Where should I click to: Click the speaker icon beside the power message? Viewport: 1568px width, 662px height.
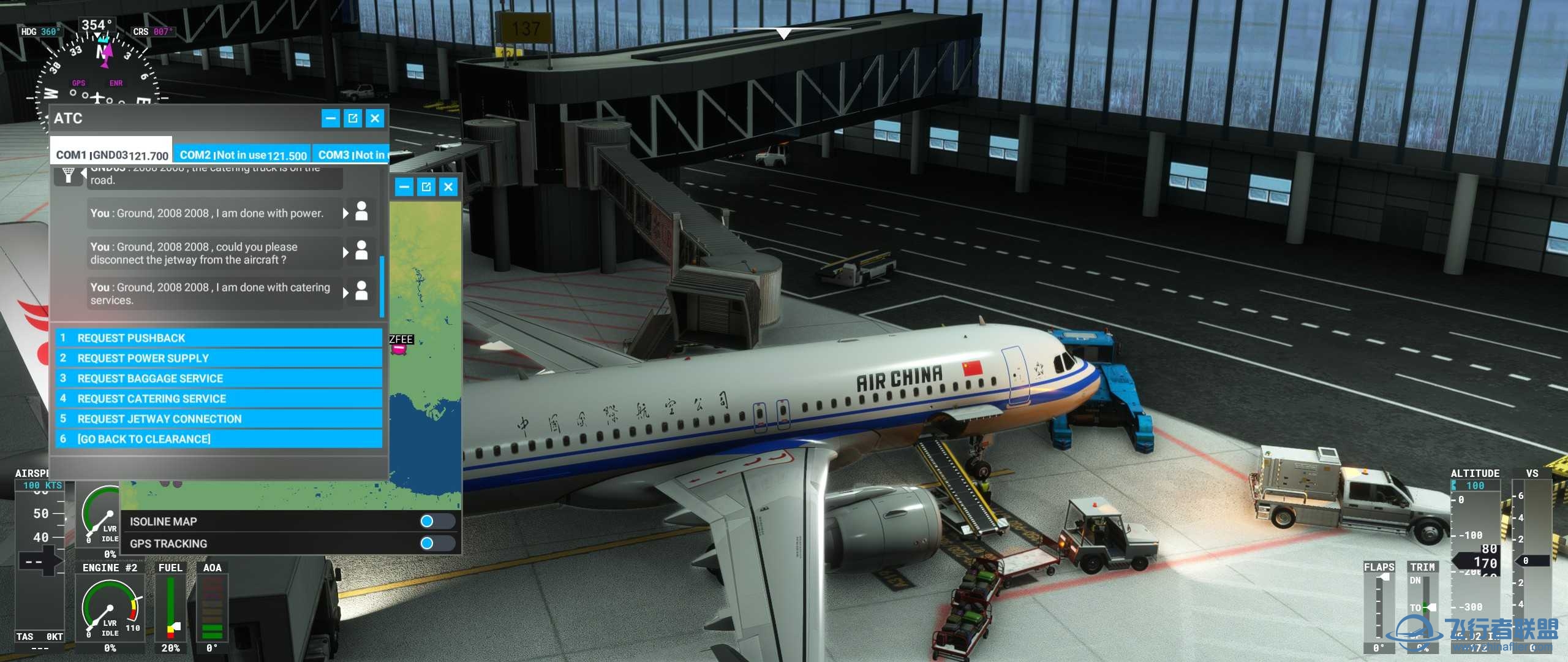pos(361,213)
